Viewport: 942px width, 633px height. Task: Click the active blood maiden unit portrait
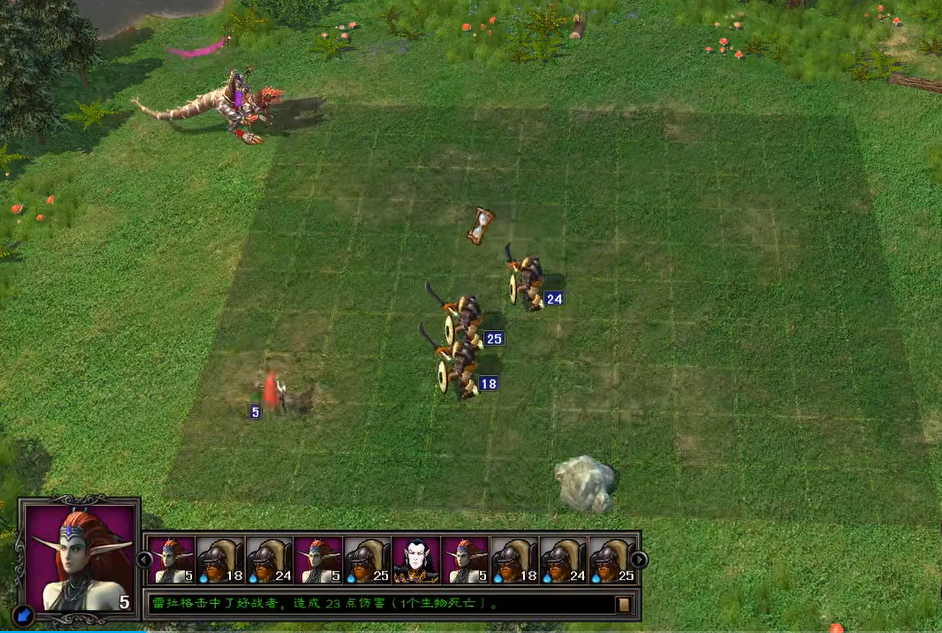tap(80, 556)
